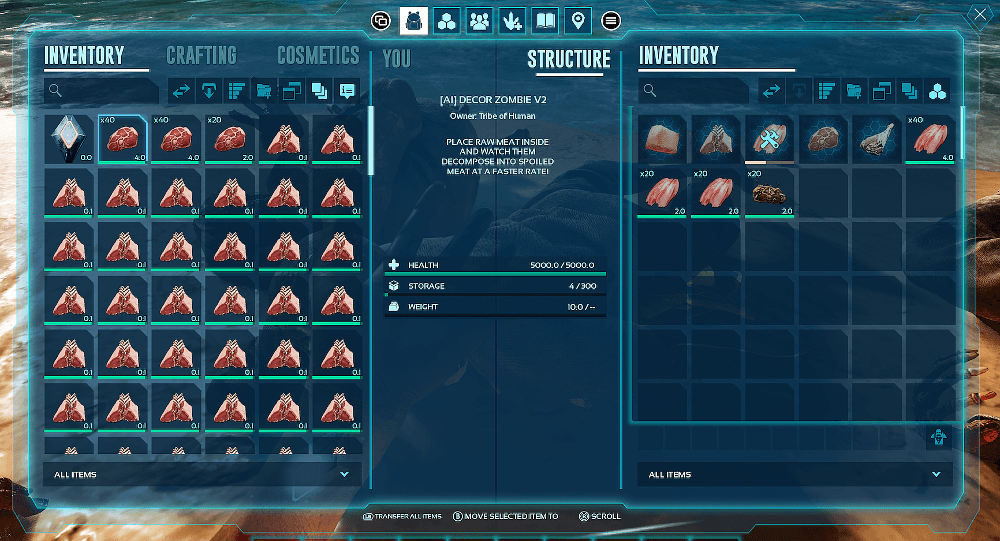
Task: Open the dino claw taming icon
Action: click(x=512, y=20)
